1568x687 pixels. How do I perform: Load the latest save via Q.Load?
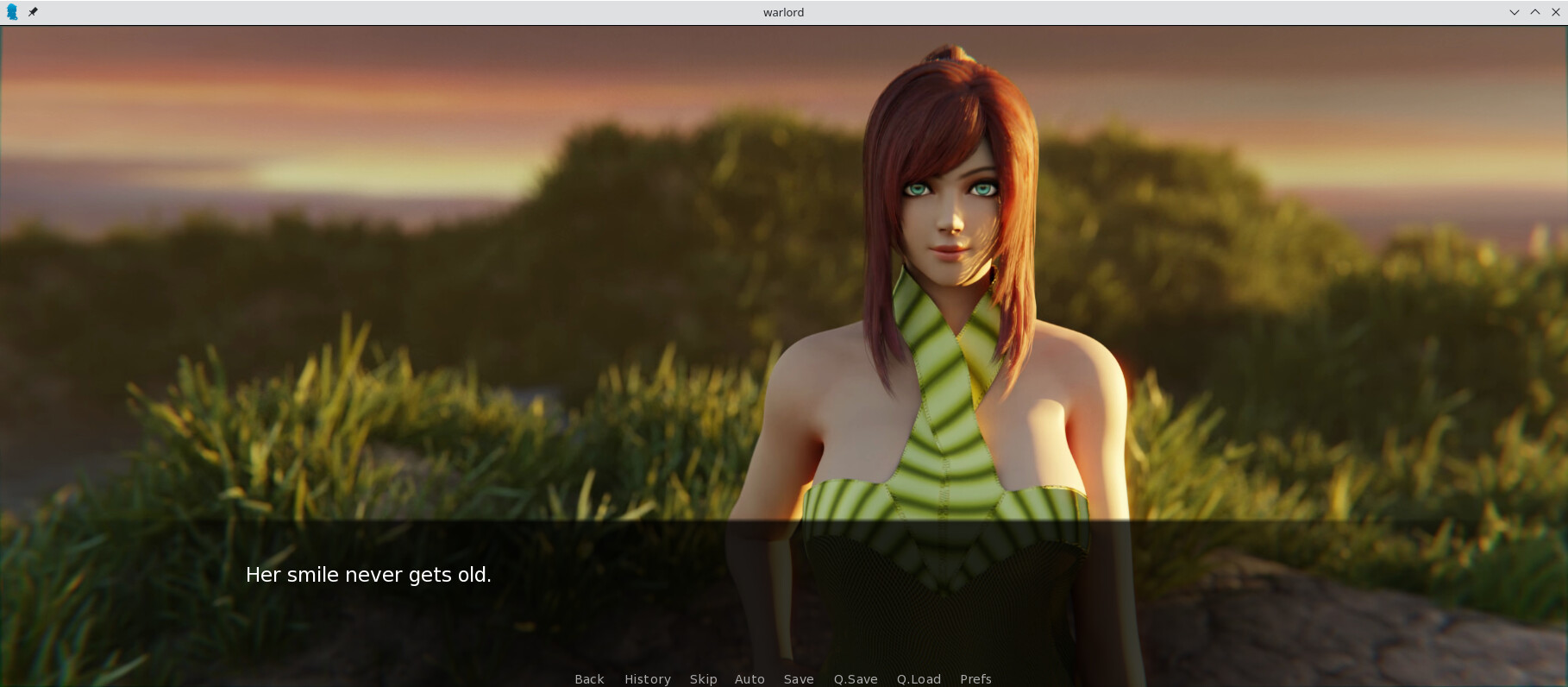(x=918, y=679)
